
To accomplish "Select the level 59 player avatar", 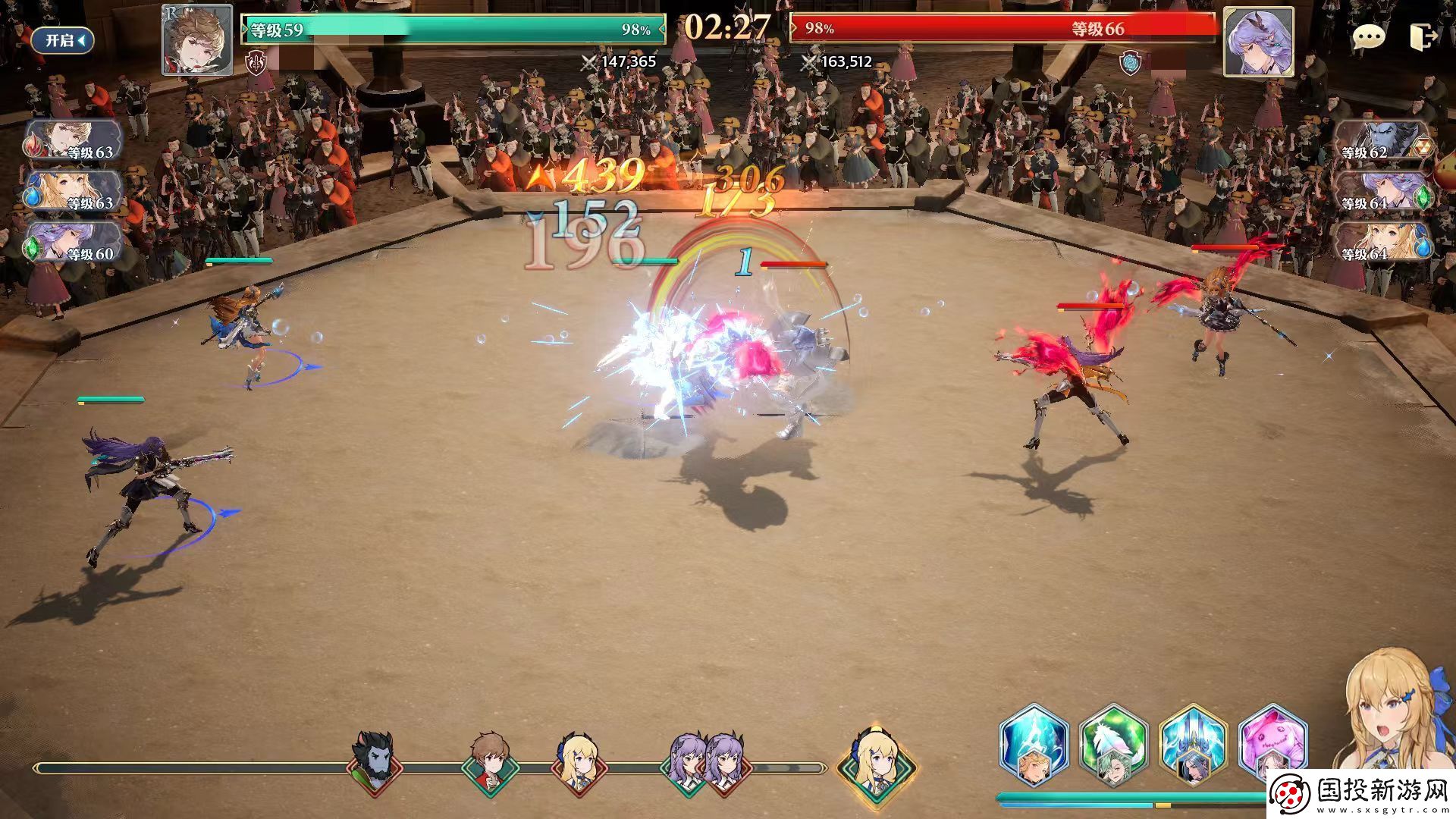I will (197, 40).
